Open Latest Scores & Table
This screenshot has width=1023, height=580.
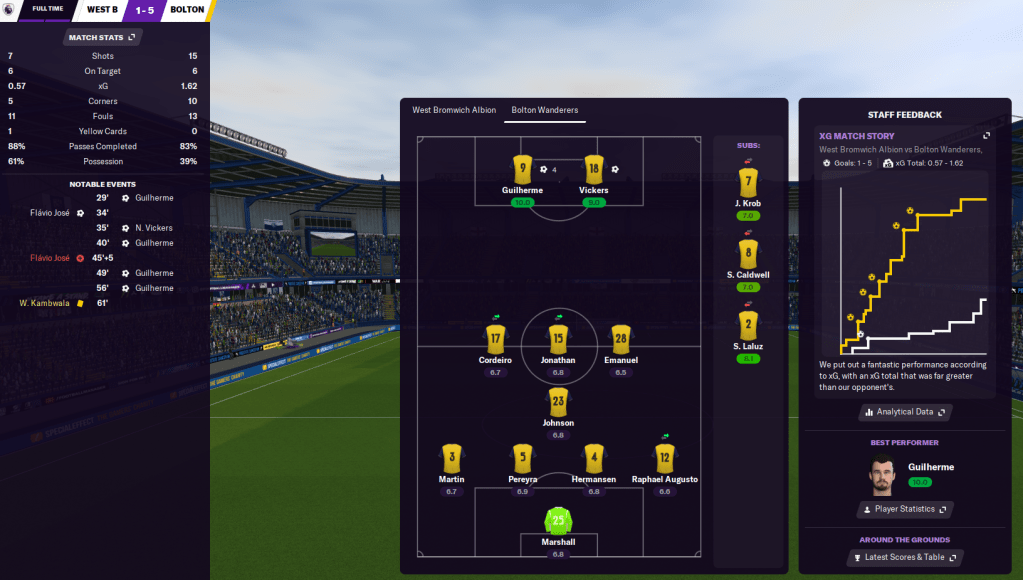tap(904, 557)
